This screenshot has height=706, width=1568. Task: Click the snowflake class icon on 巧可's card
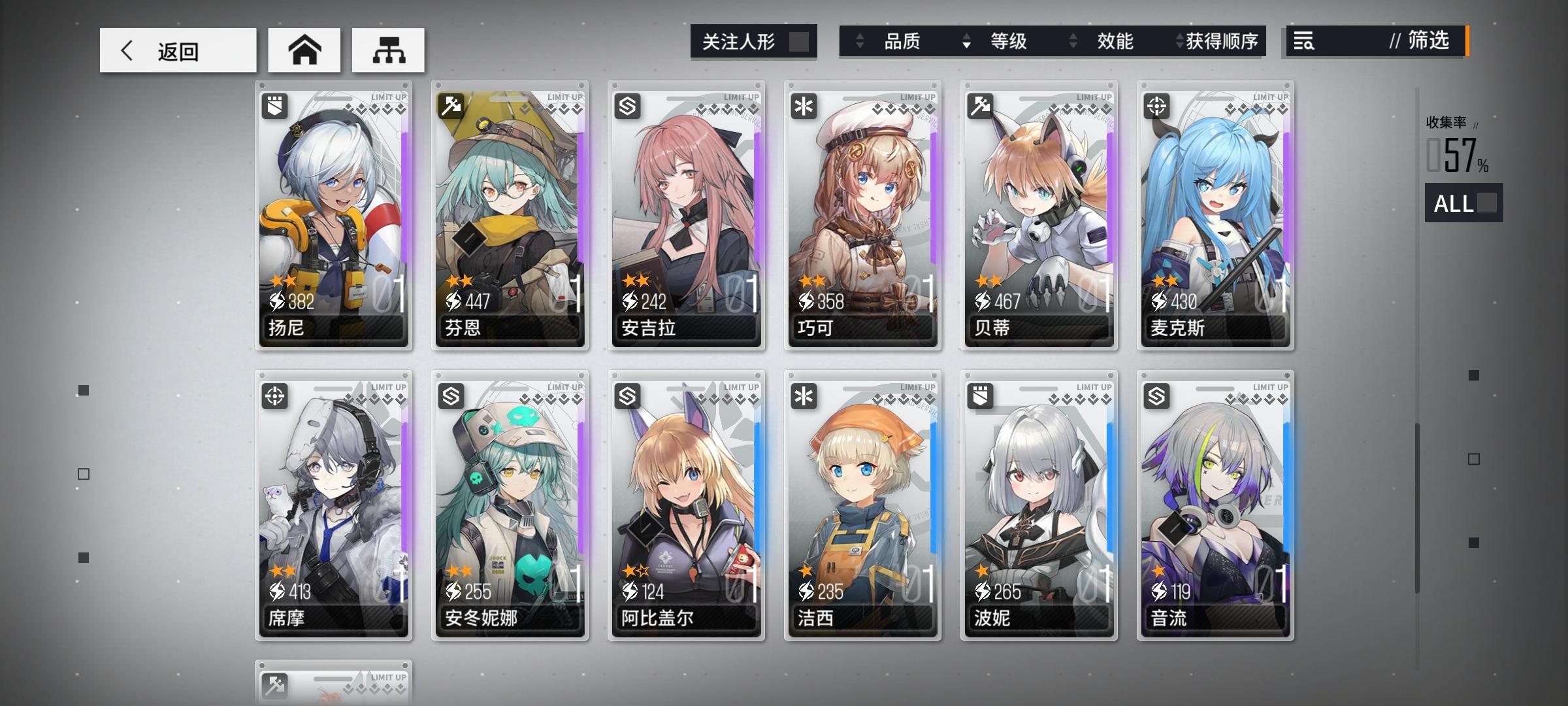tap(805, 105)
